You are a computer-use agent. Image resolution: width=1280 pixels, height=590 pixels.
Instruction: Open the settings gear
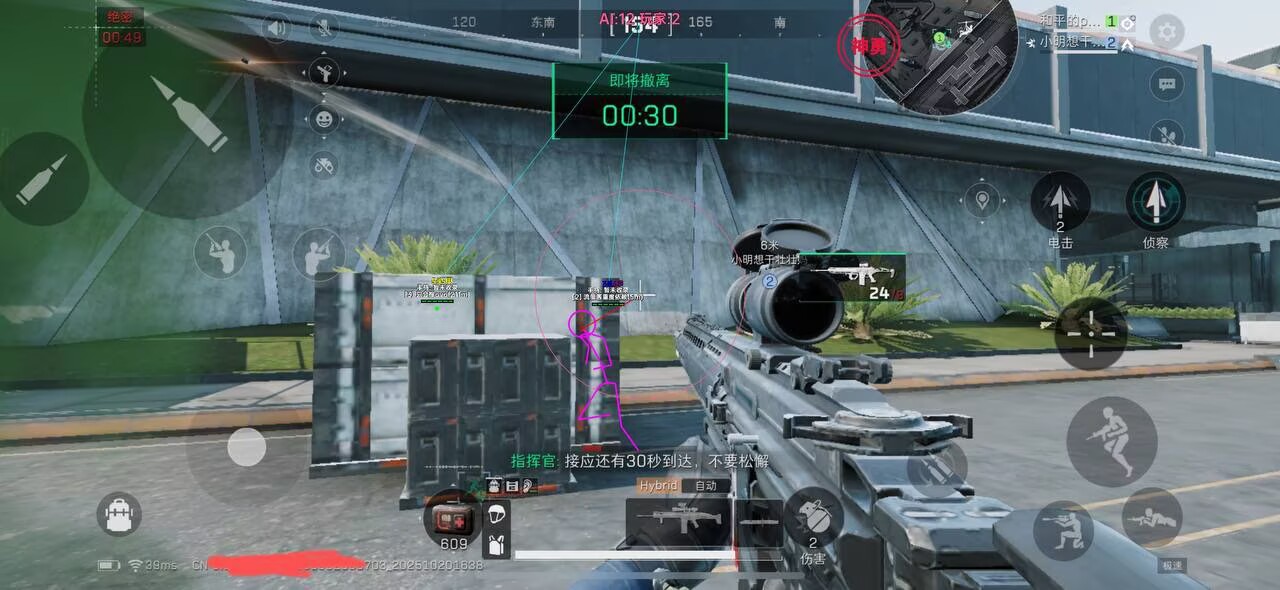click(1166, 32)
